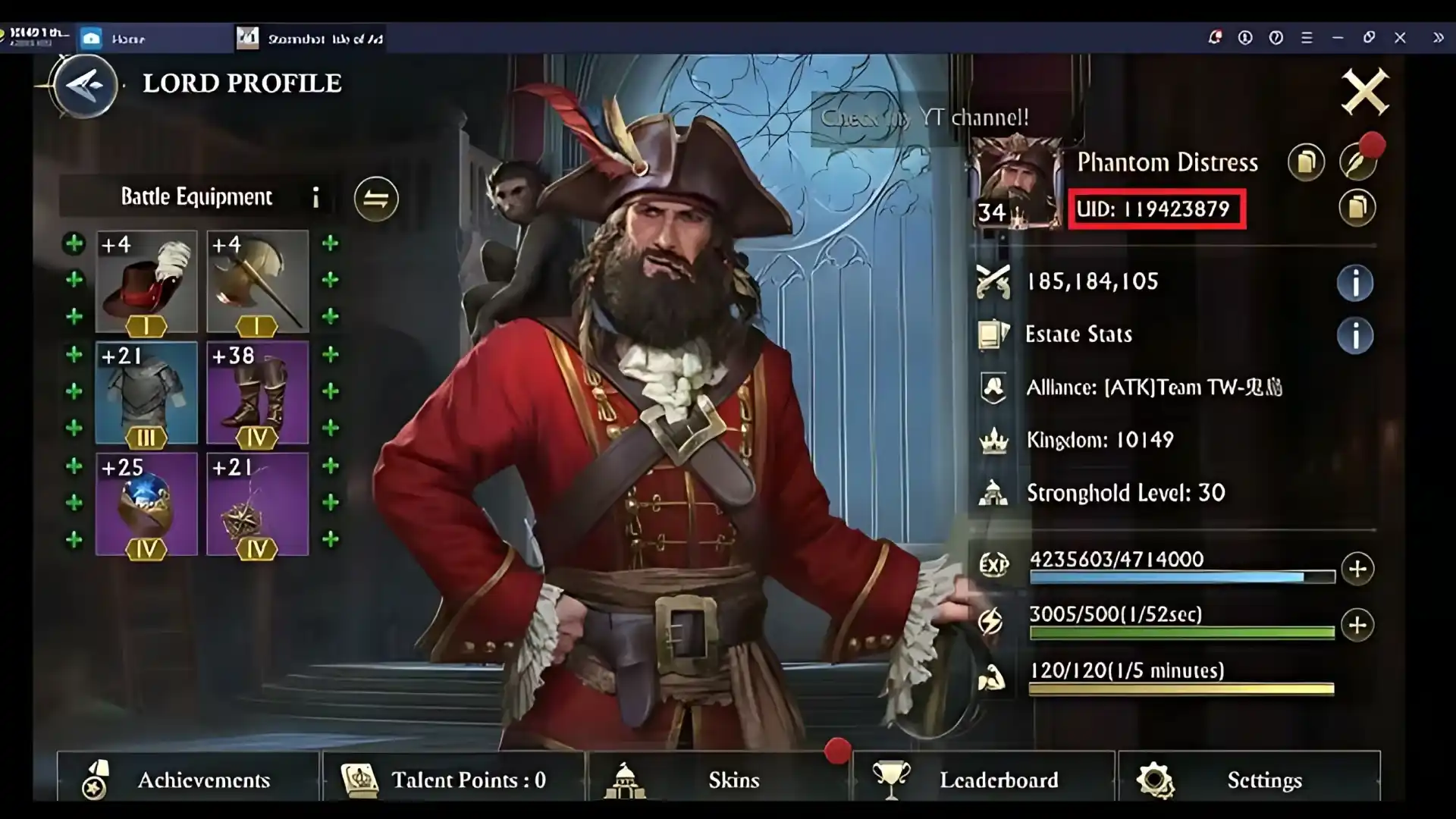Go back using the arrow button
The width and height of the screenshot is (1456, 819).
[x=85, y=85]
